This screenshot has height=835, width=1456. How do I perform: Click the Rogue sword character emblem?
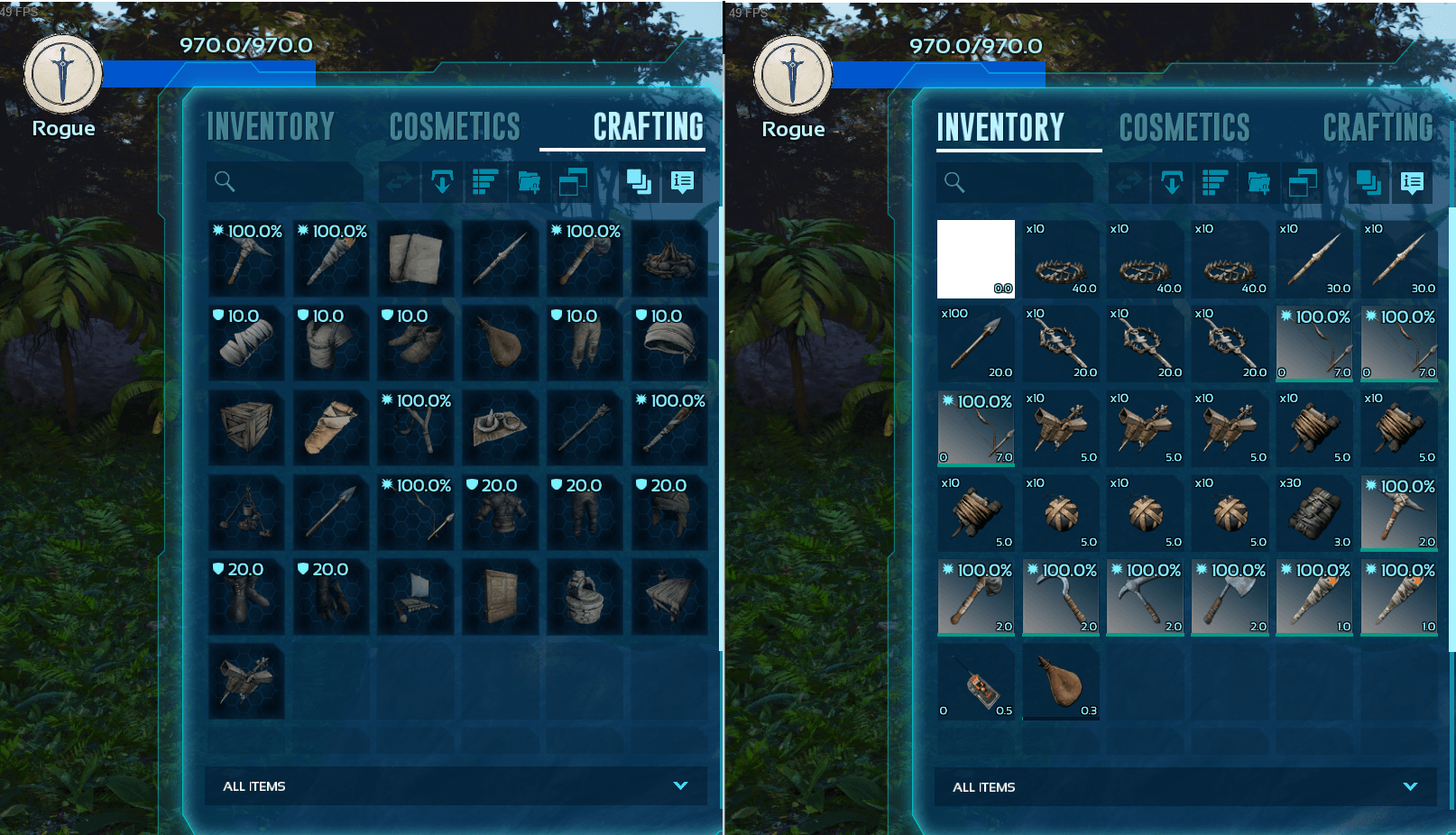61,74
